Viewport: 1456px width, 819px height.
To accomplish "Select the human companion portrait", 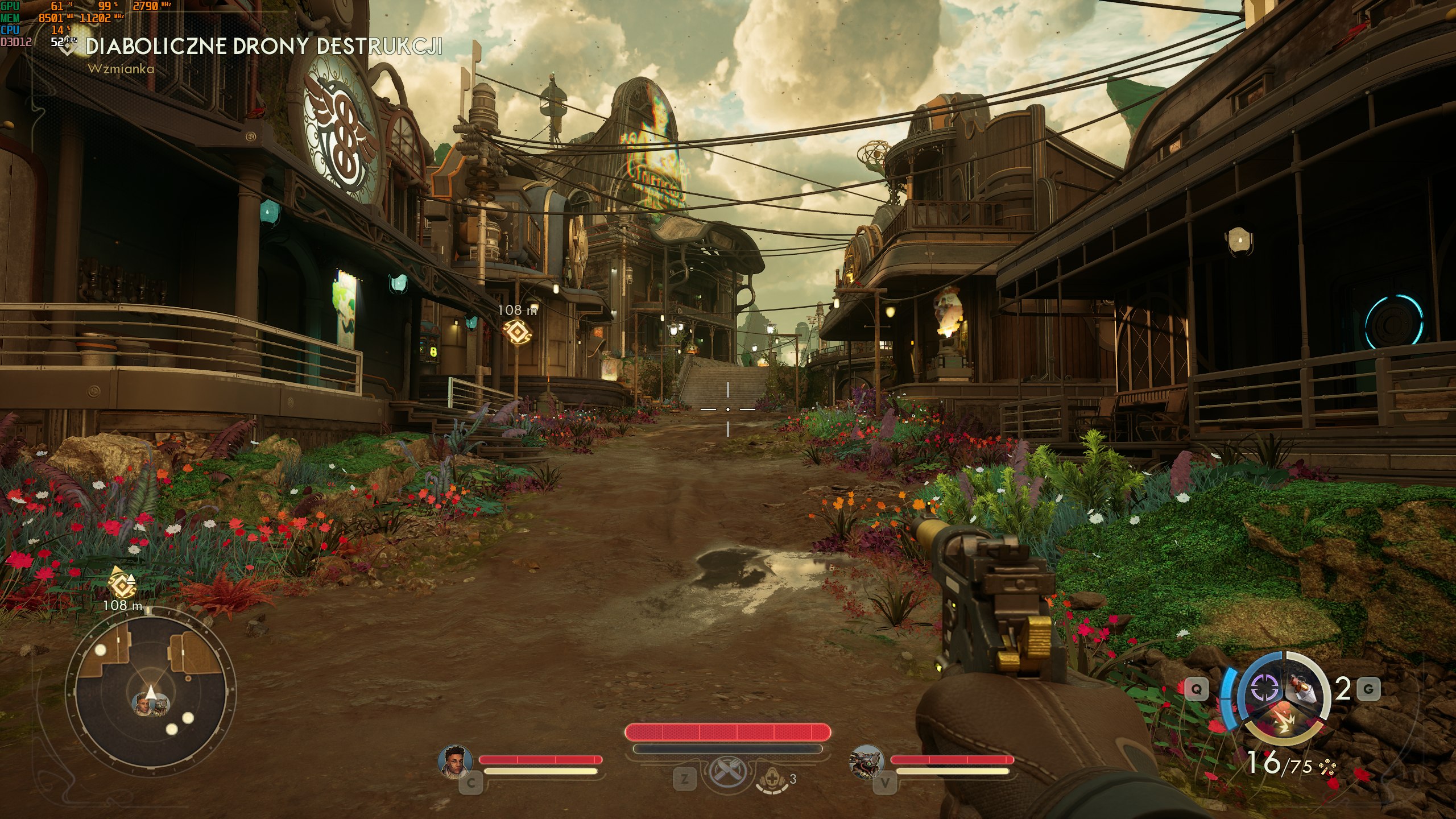I will [x=456, y=761].
